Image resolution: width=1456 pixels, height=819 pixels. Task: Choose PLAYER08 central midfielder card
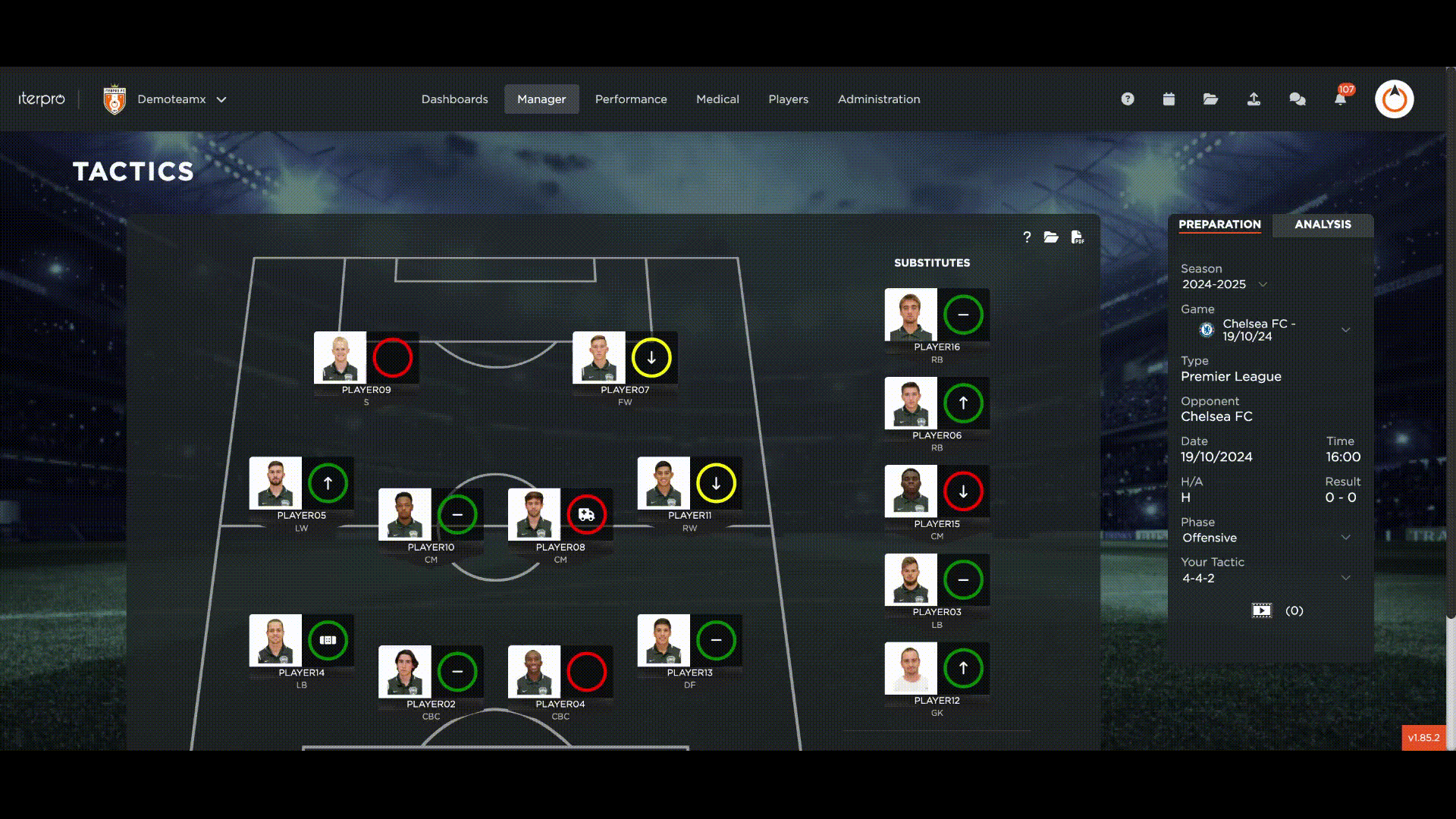(535, 515)
